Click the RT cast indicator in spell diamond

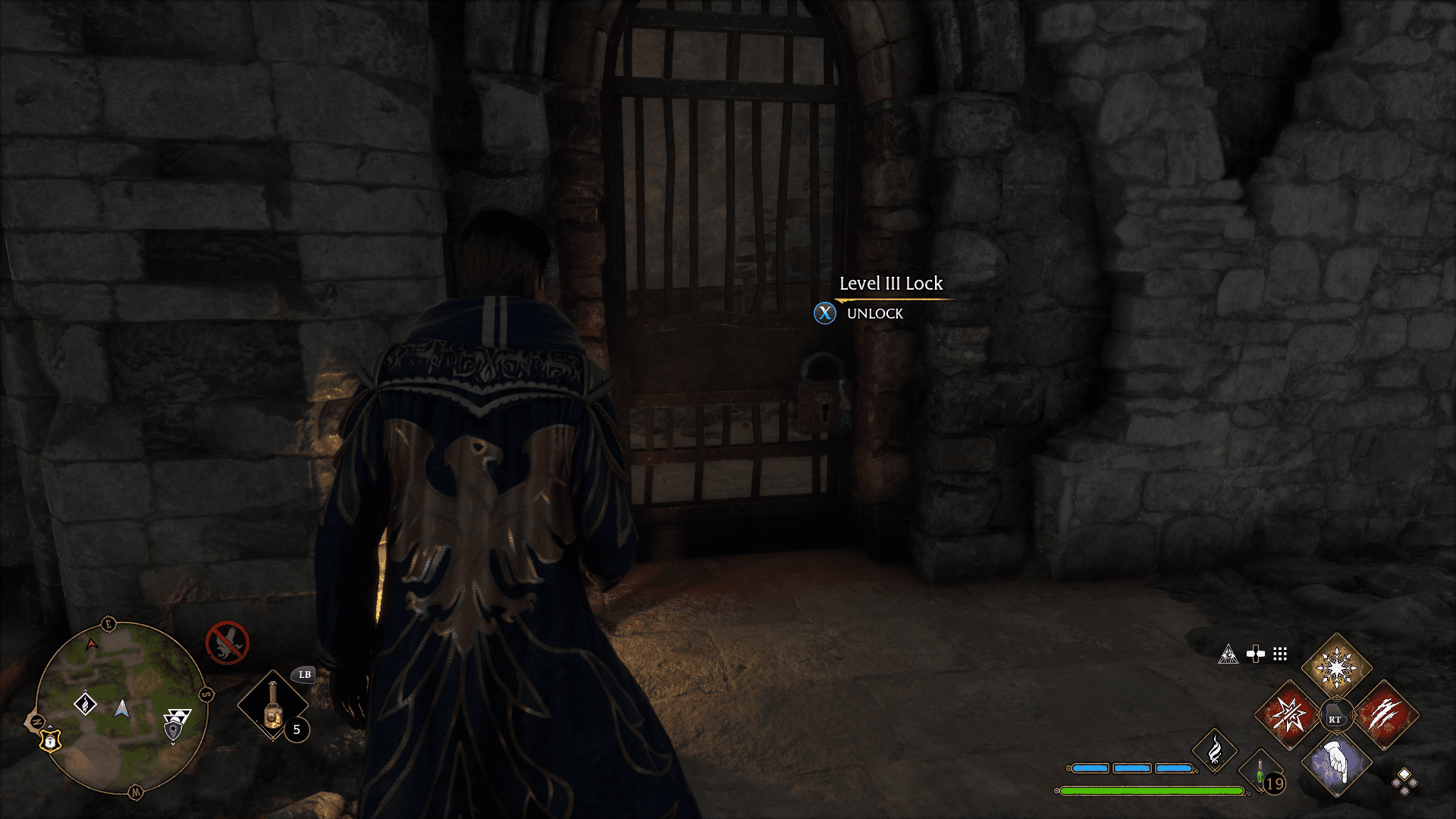coord(1336,715)
